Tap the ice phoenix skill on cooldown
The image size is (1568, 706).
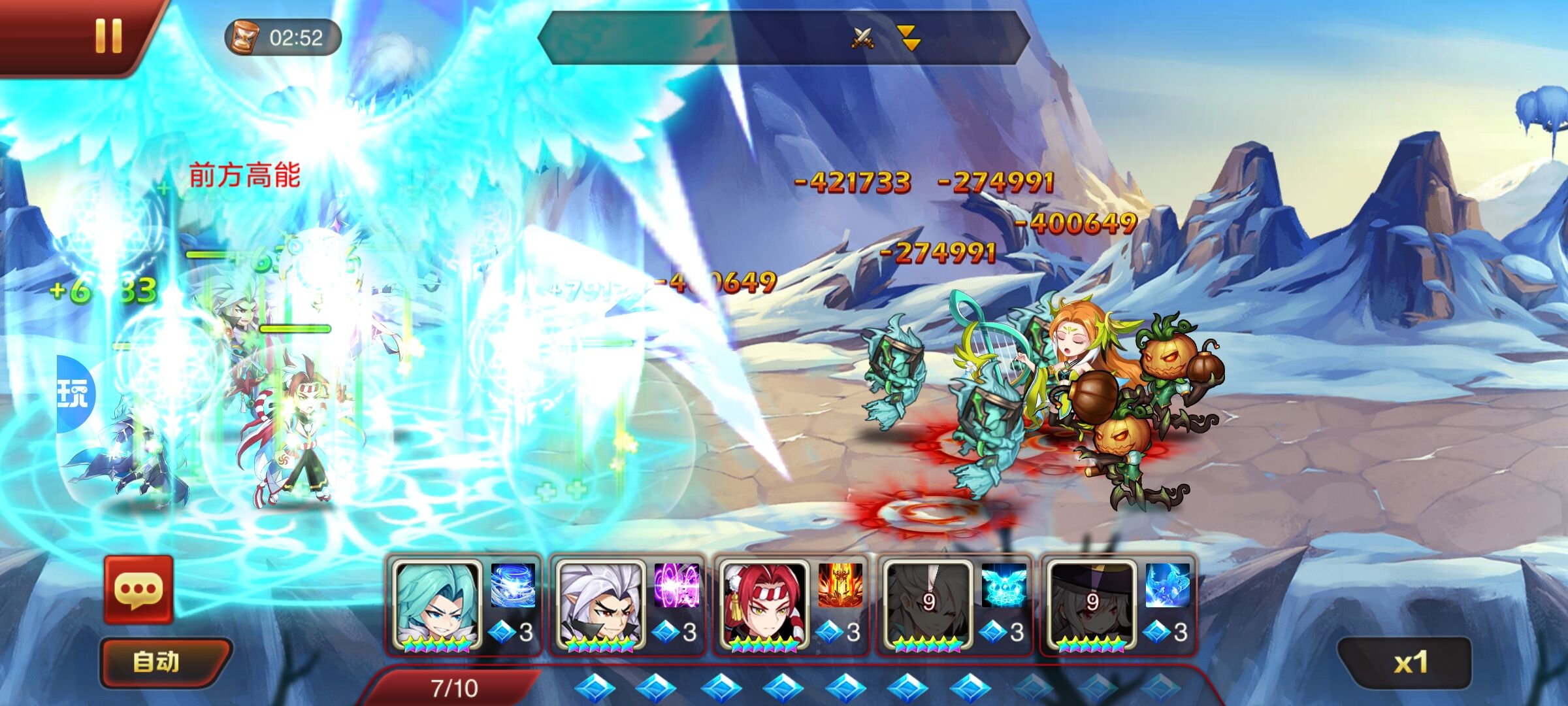point(1004,585)
